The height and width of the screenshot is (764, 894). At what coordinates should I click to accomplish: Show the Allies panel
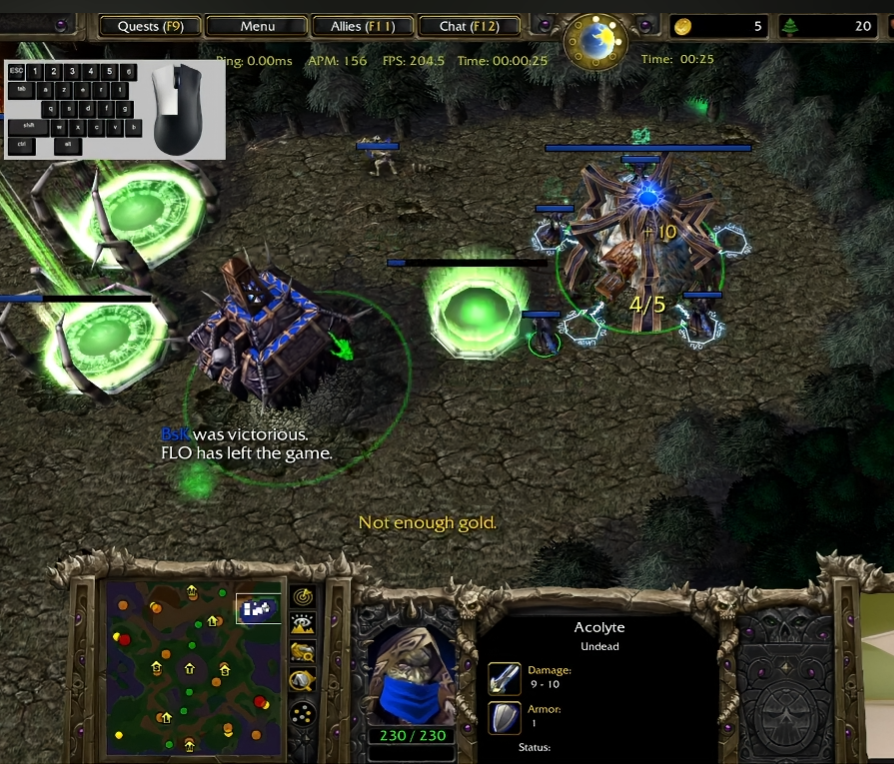(362, 26)
